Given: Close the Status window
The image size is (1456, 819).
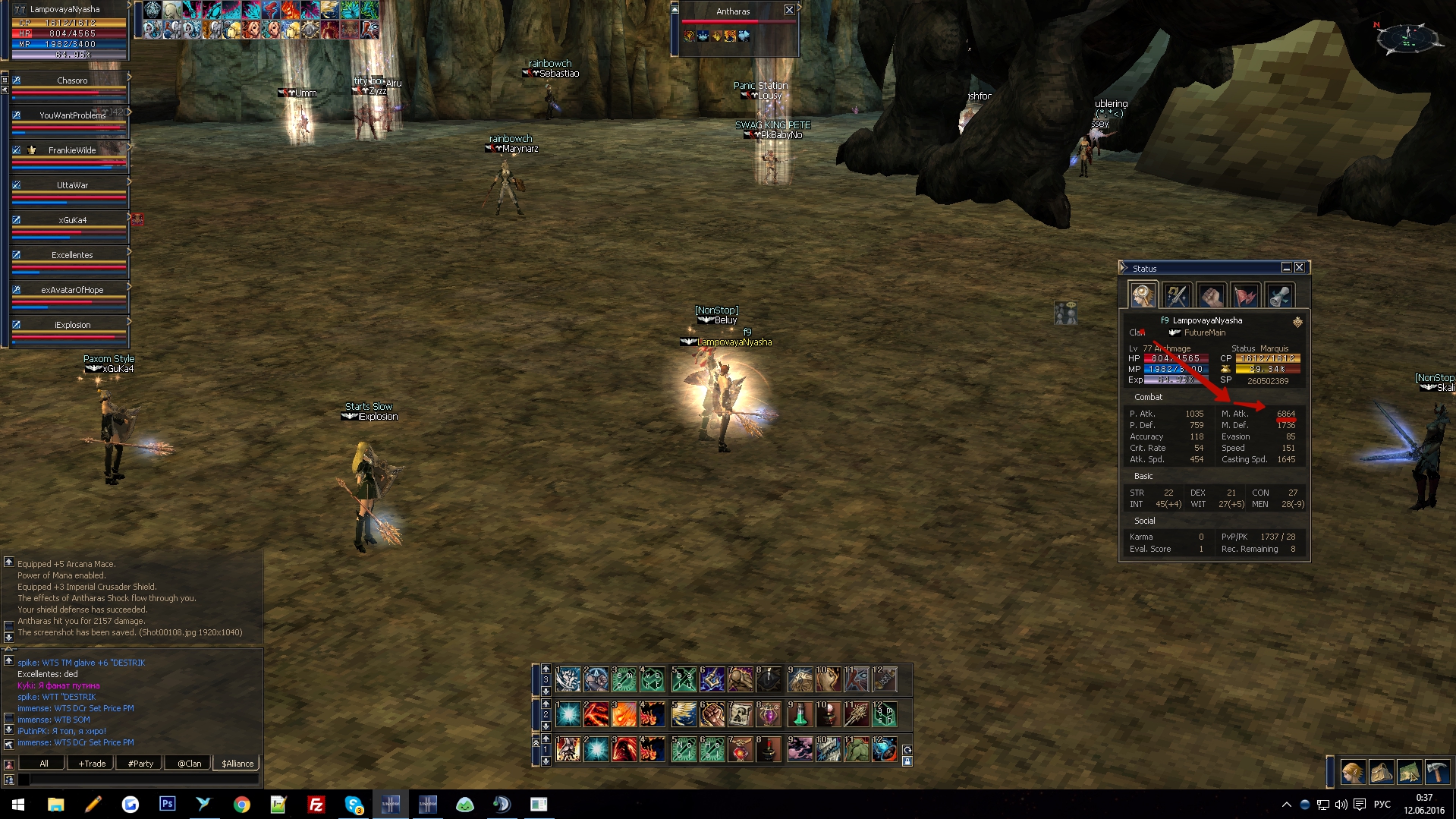Looking at the screenshot, I should (x=1300, y=268).
